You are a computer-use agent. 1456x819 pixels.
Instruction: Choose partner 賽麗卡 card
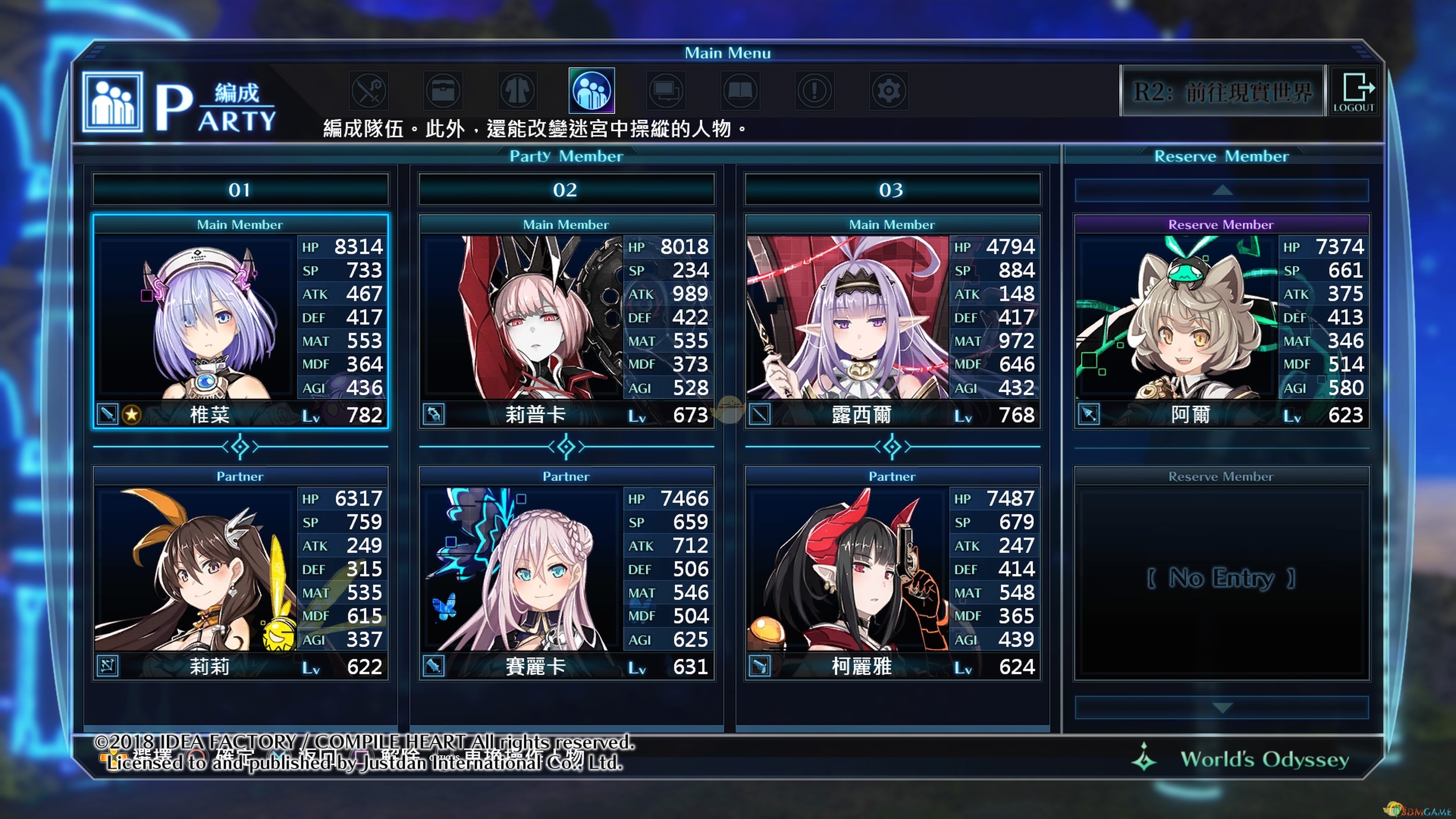(x=566, y=573)
